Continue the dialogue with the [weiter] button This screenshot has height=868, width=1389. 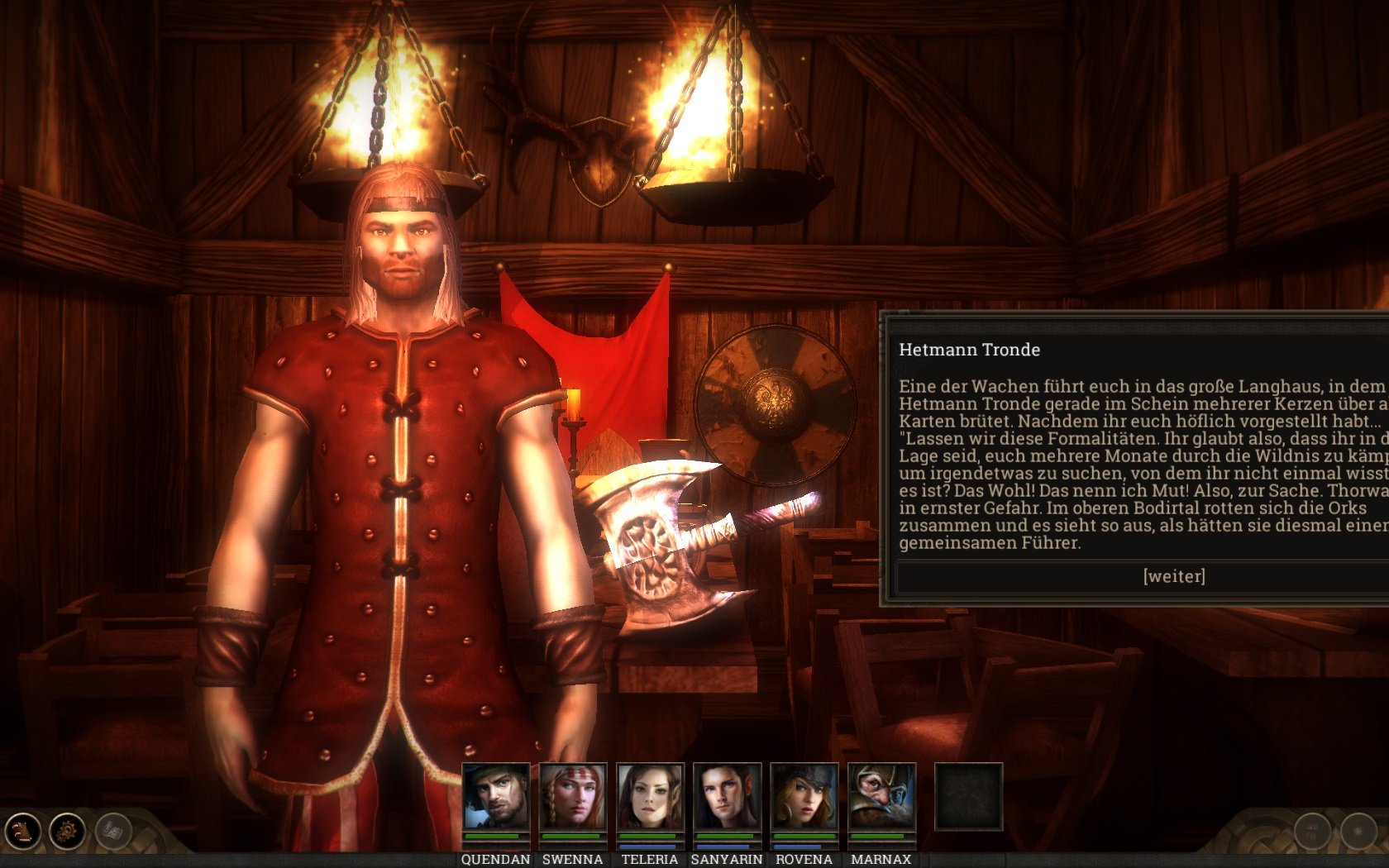tap(1174, 576)
